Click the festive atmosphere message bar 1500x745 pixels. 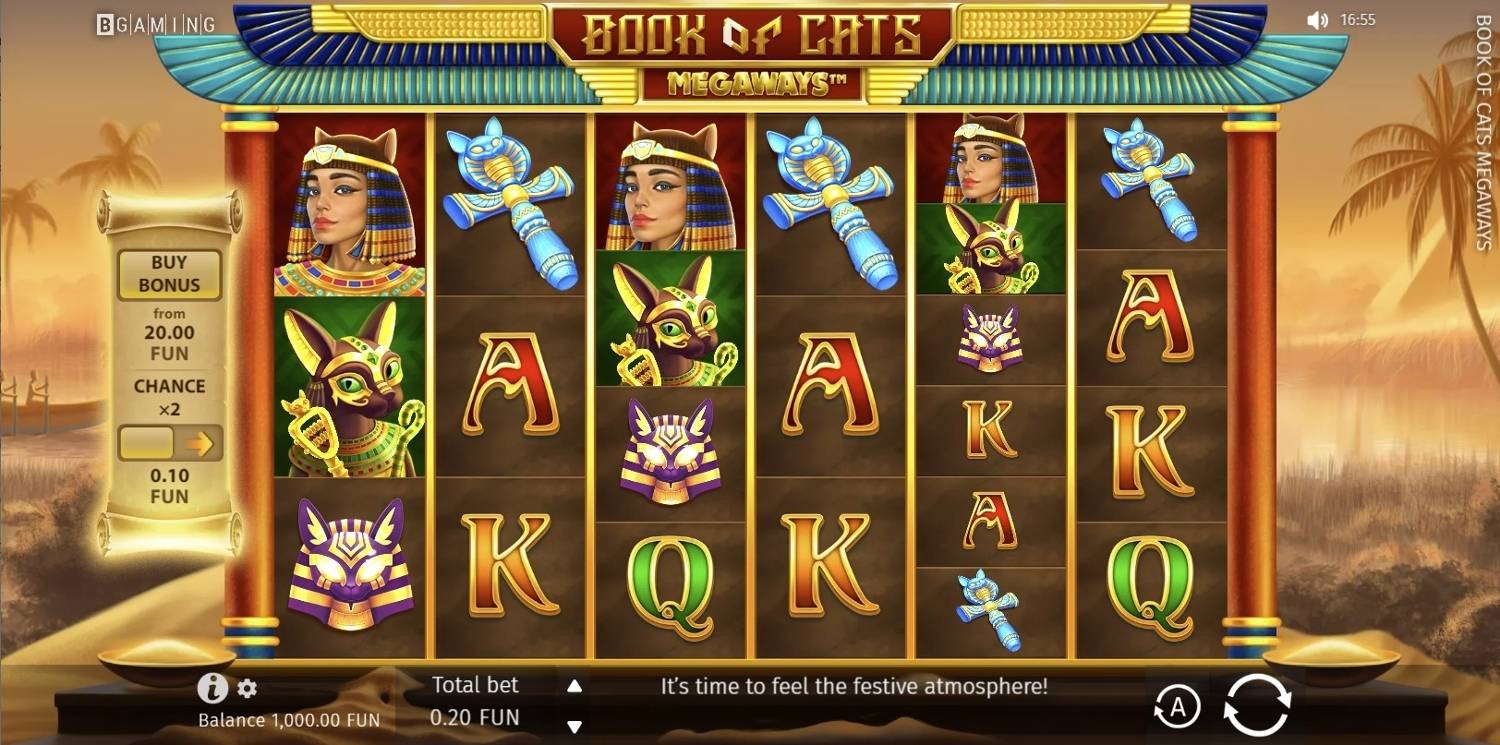(x=855, y=686)
